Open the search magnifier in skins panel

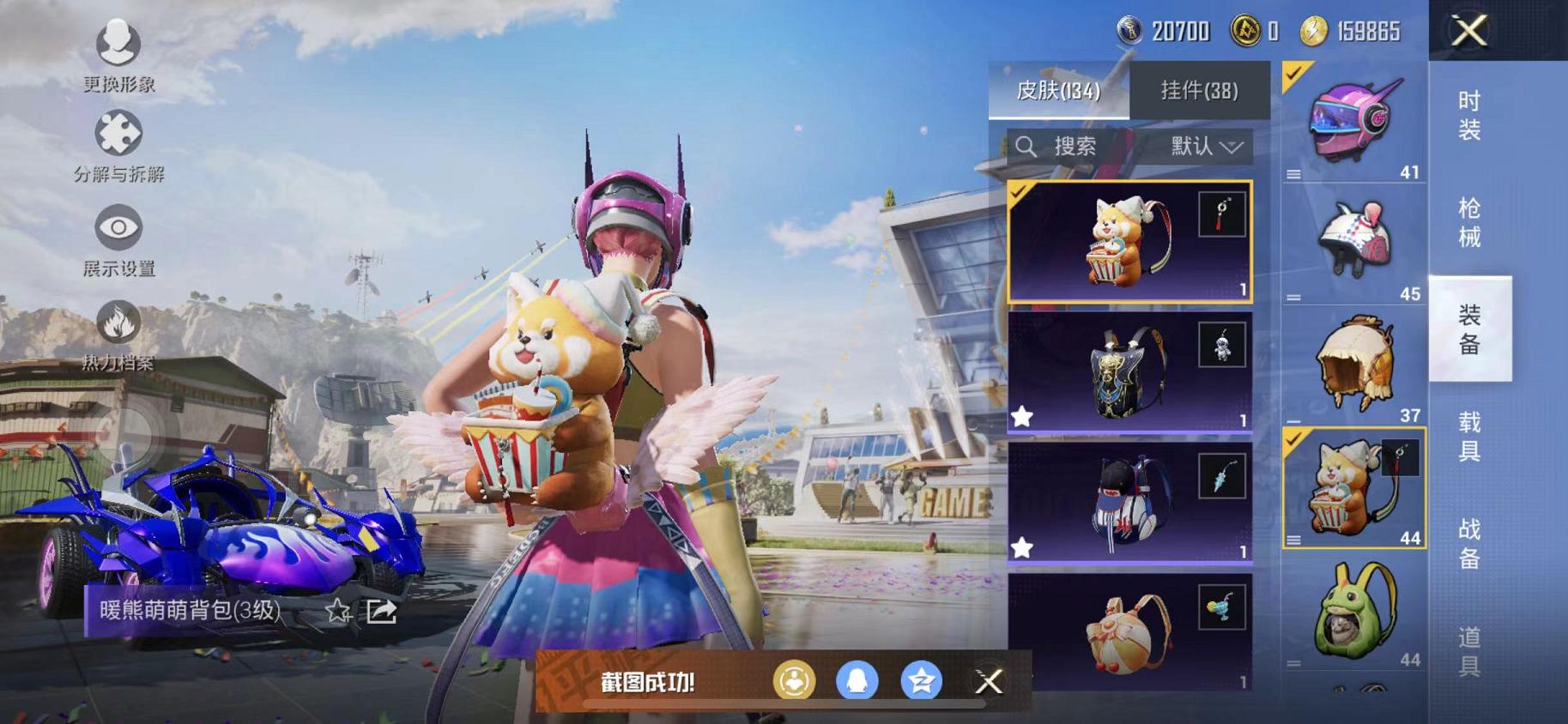pos(1027,146)
